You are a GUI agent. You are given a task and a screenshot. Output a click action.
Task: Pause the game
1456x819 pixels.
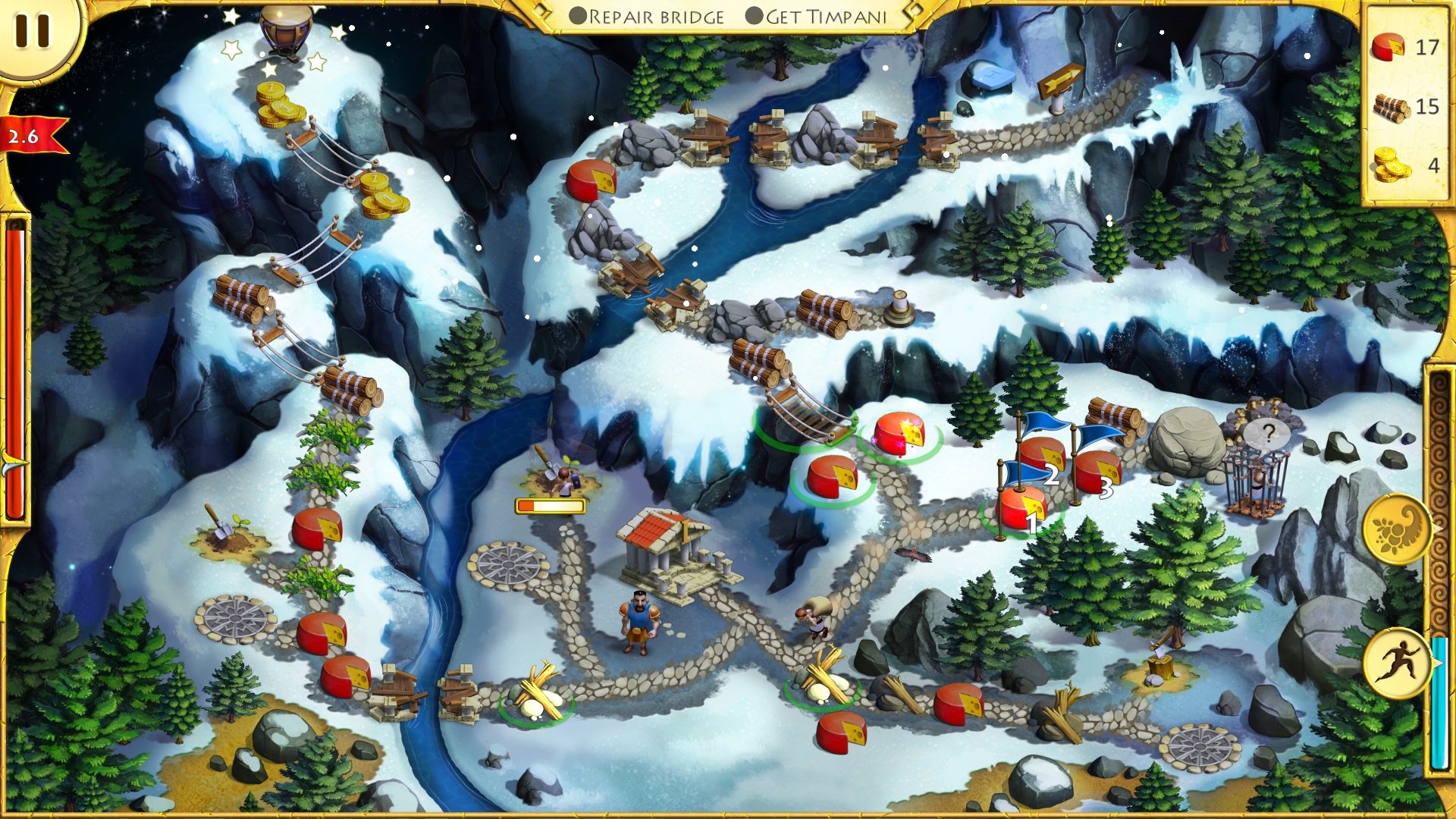[32, 32]
